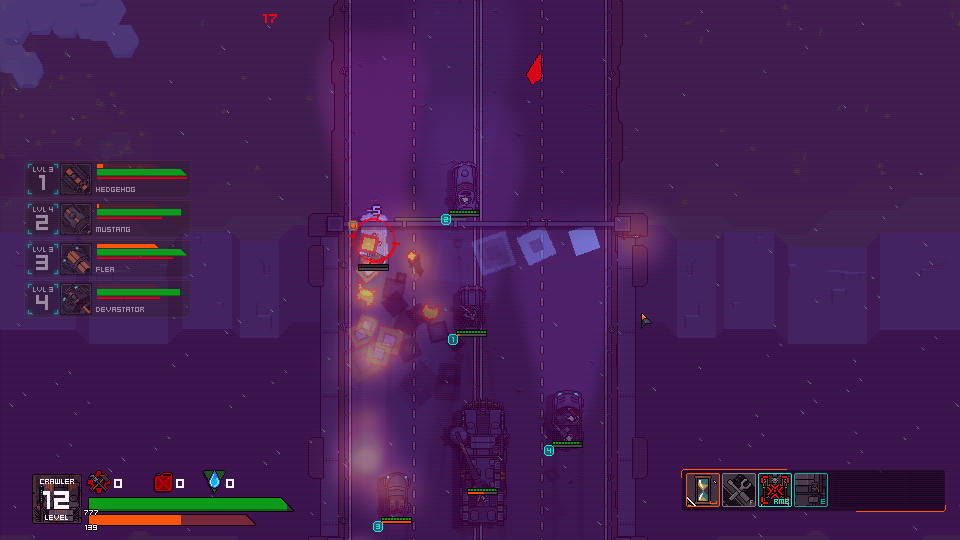960x540 pixels.
Task: Click the blue water drop resource icon
Action: (214, 482)
